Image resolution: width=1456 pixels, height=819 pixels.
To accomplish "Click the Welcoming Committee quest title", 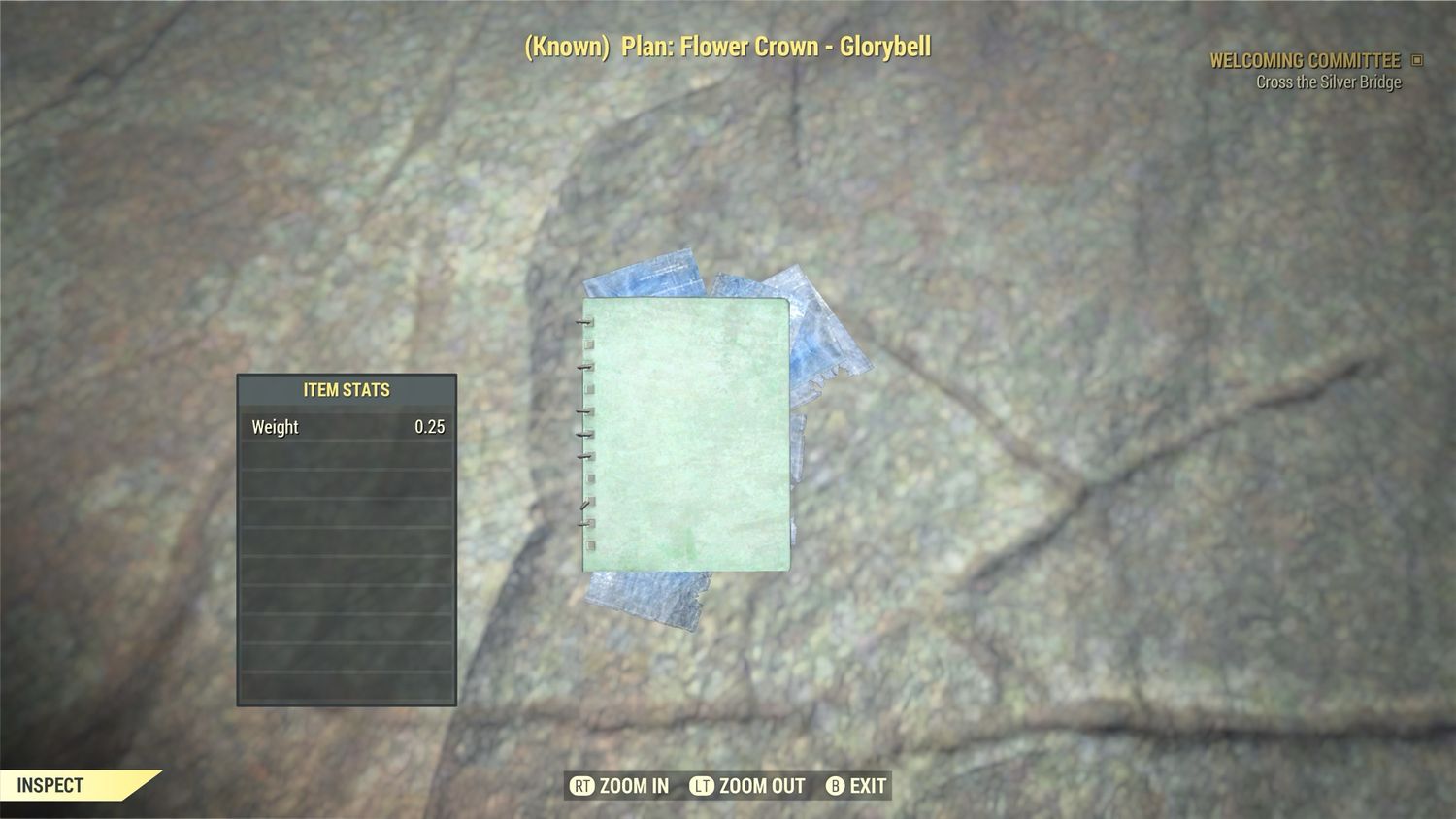I will pos(1306,60).
